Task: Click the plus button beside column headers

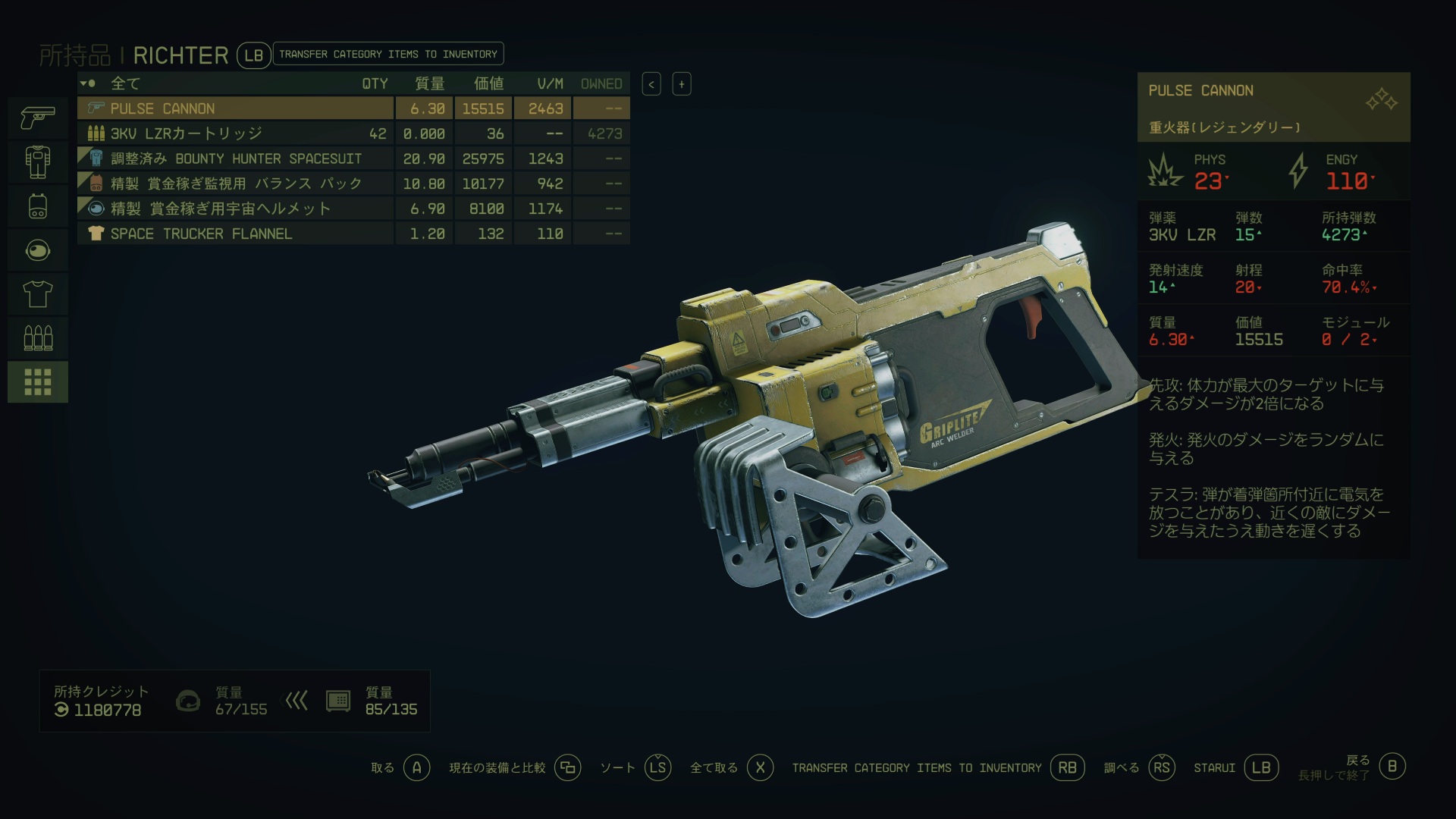Action: pos(682,84)
